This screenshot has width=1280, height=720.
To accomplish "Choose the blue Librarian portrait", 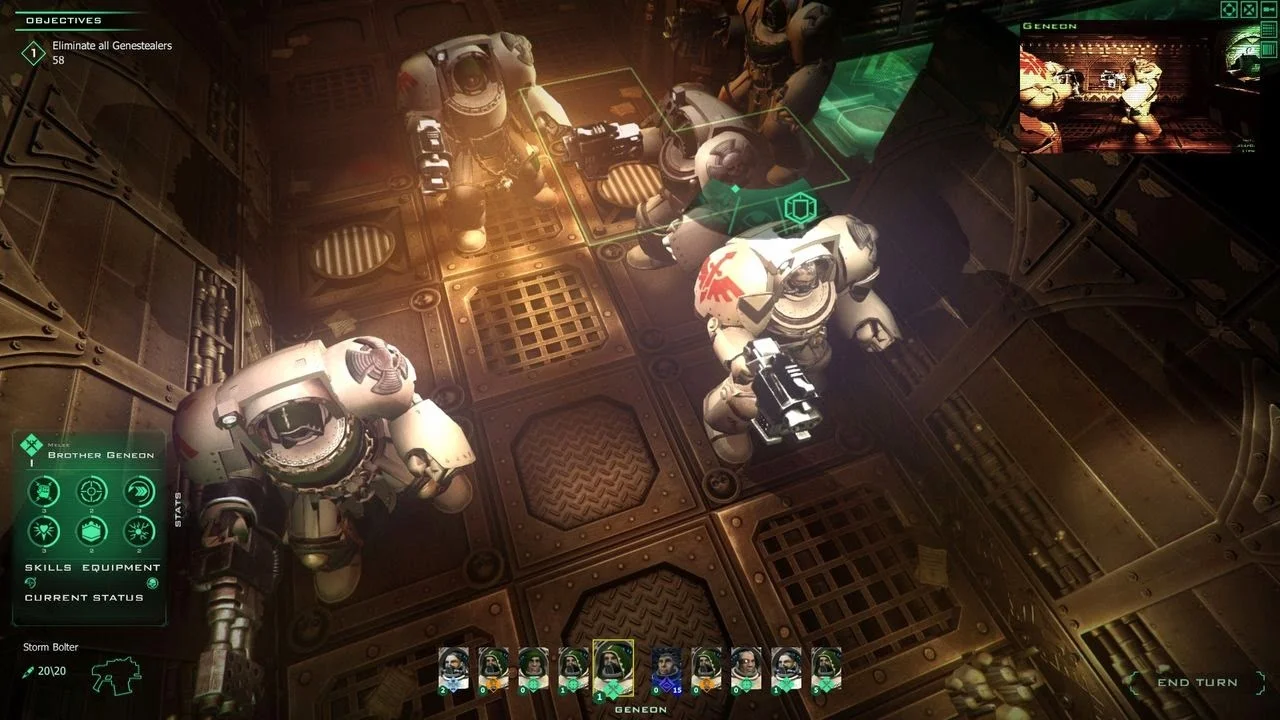I will pos(664,667).
